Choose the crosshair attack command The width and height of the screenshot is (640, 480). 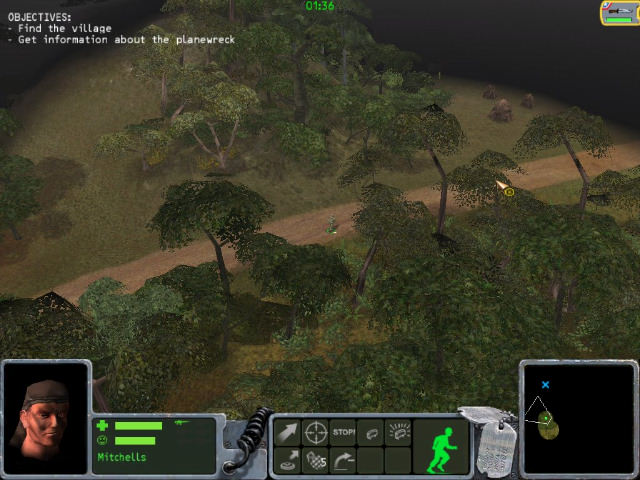click(316, 433)
